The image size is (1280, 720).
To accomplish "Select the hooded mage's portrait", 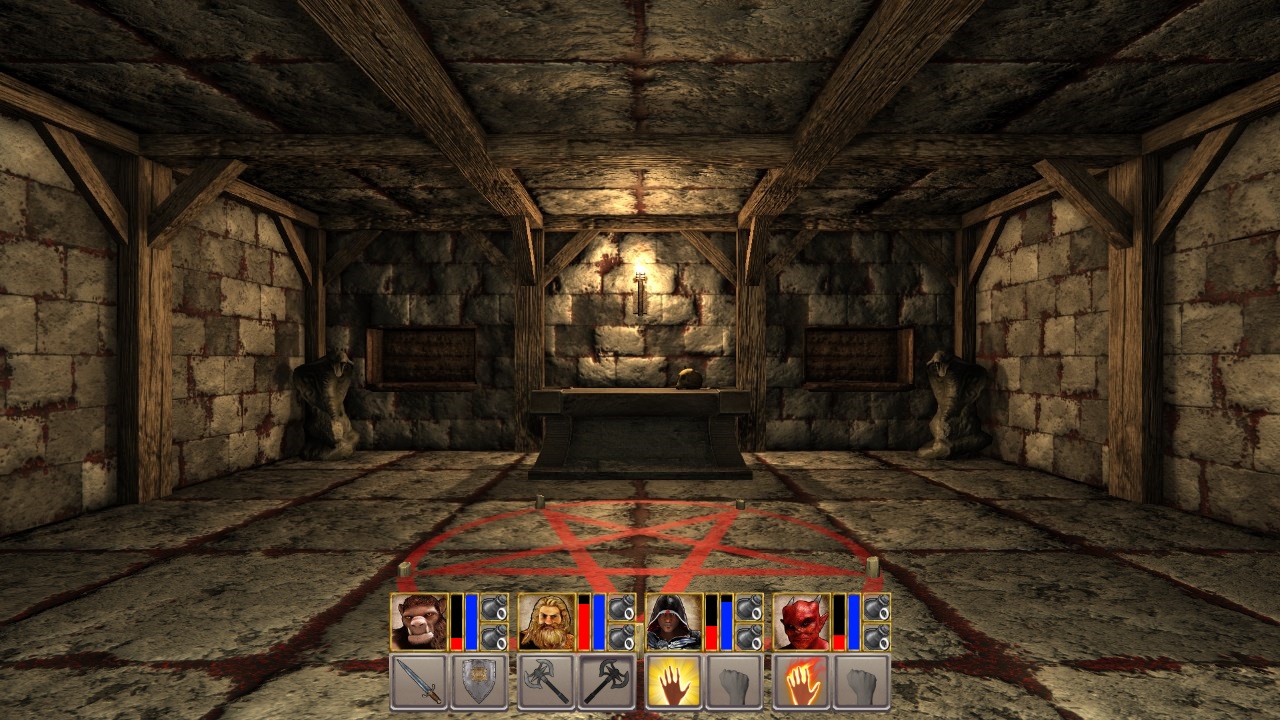I will tap(674, 620).
